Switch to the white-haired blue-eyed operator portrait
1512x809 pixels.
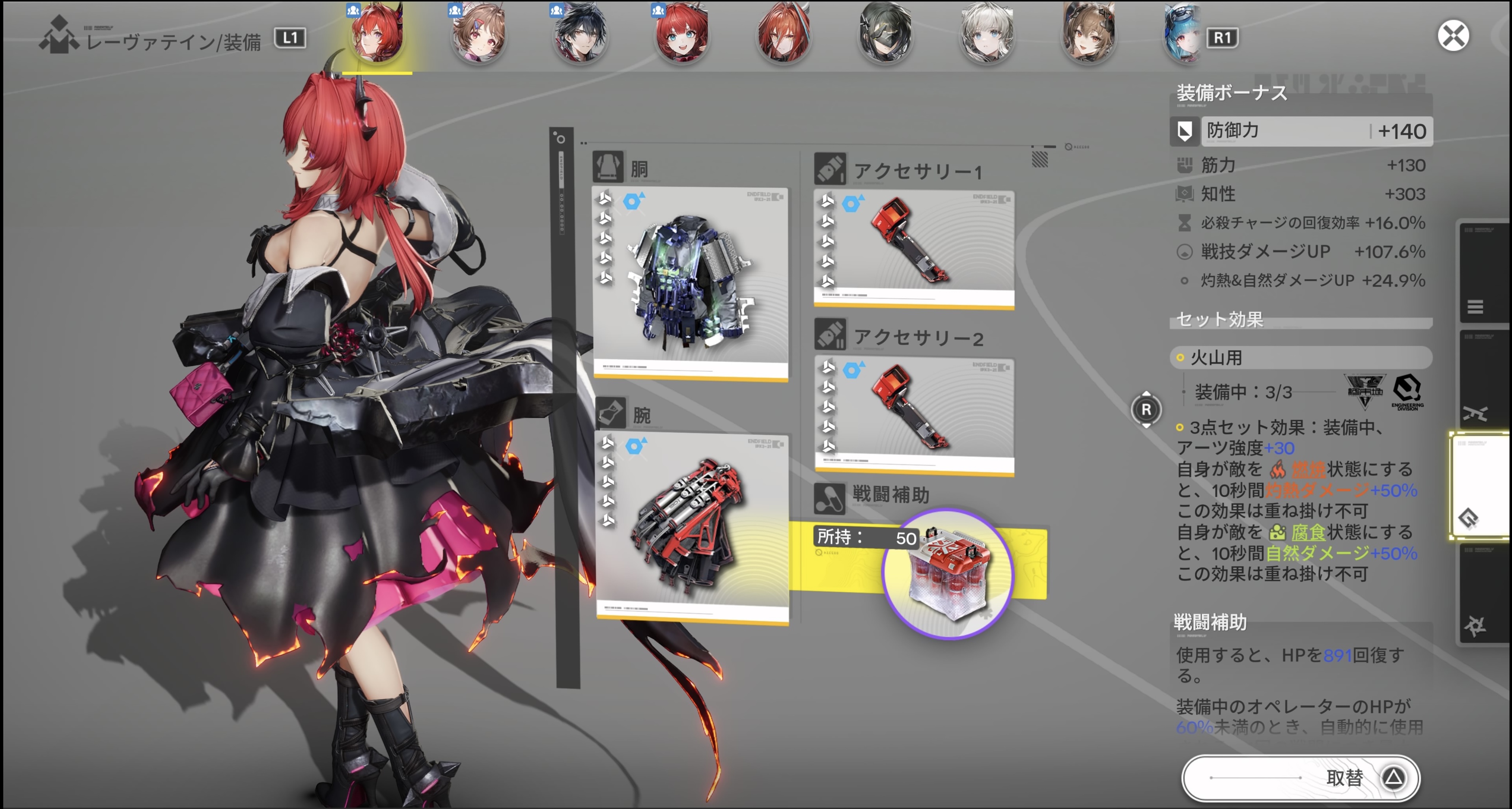pos(987,34)
